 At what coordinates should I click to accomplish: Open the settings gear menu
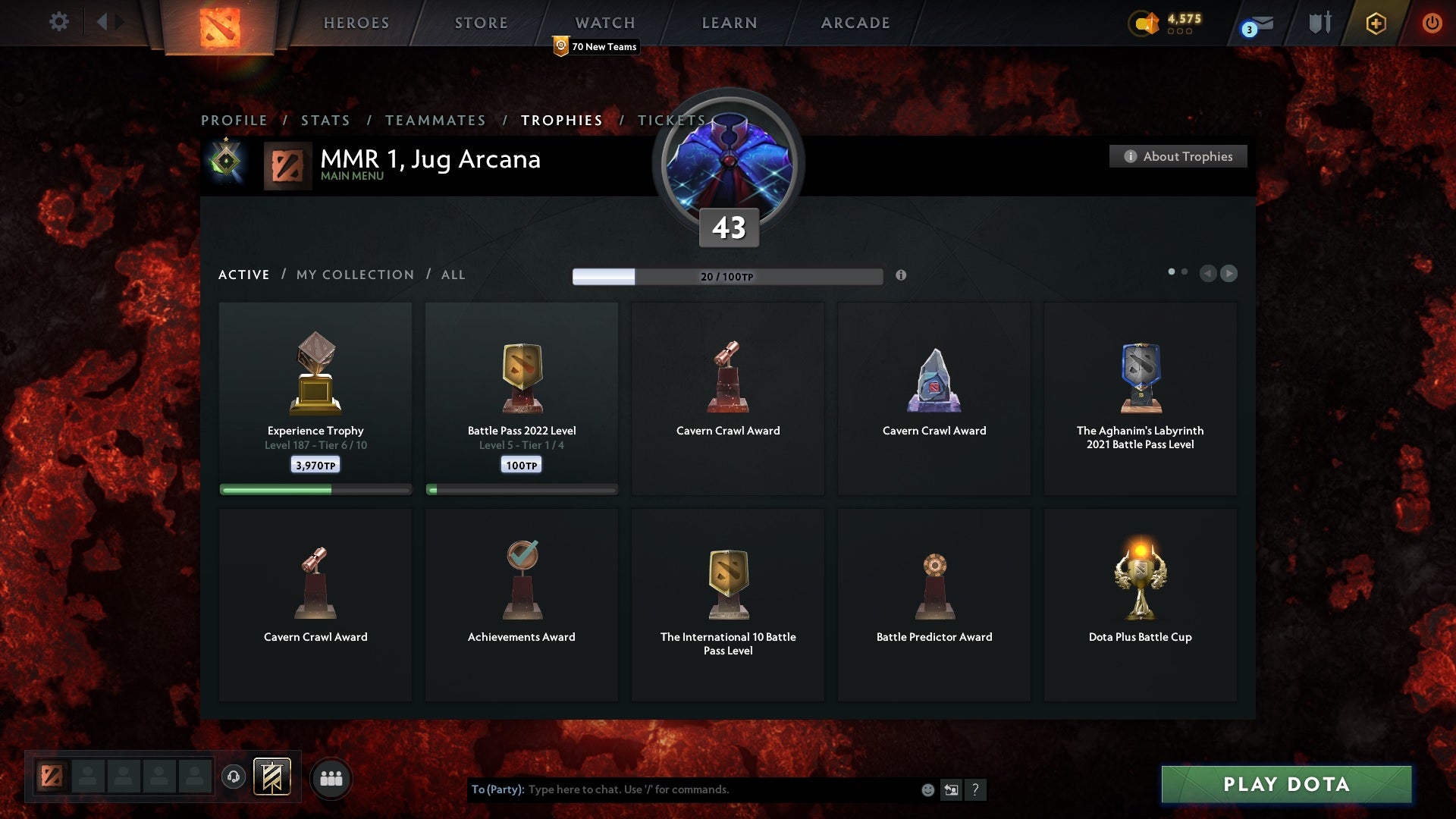(x=58, y=22)
